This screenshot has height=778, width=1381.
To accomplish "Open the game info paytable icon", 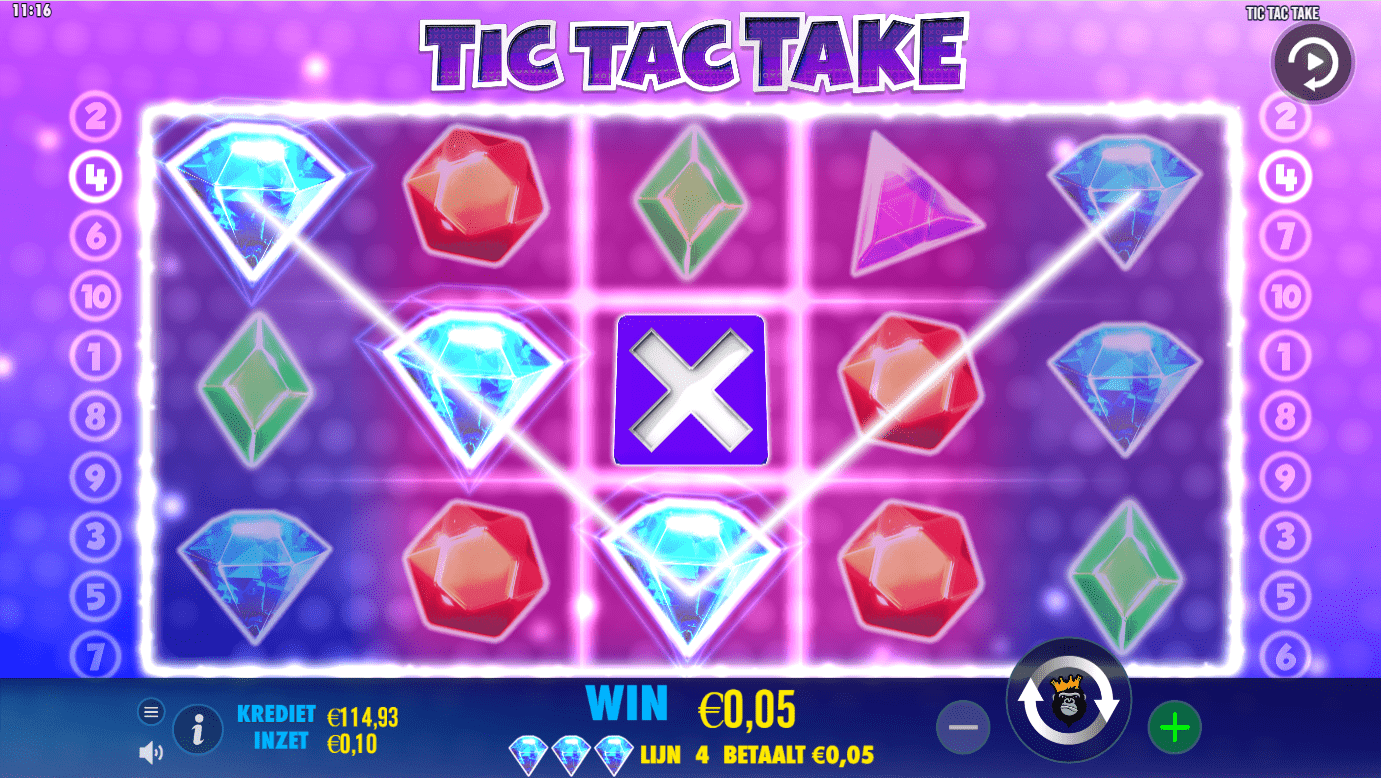I will (197, 729).
